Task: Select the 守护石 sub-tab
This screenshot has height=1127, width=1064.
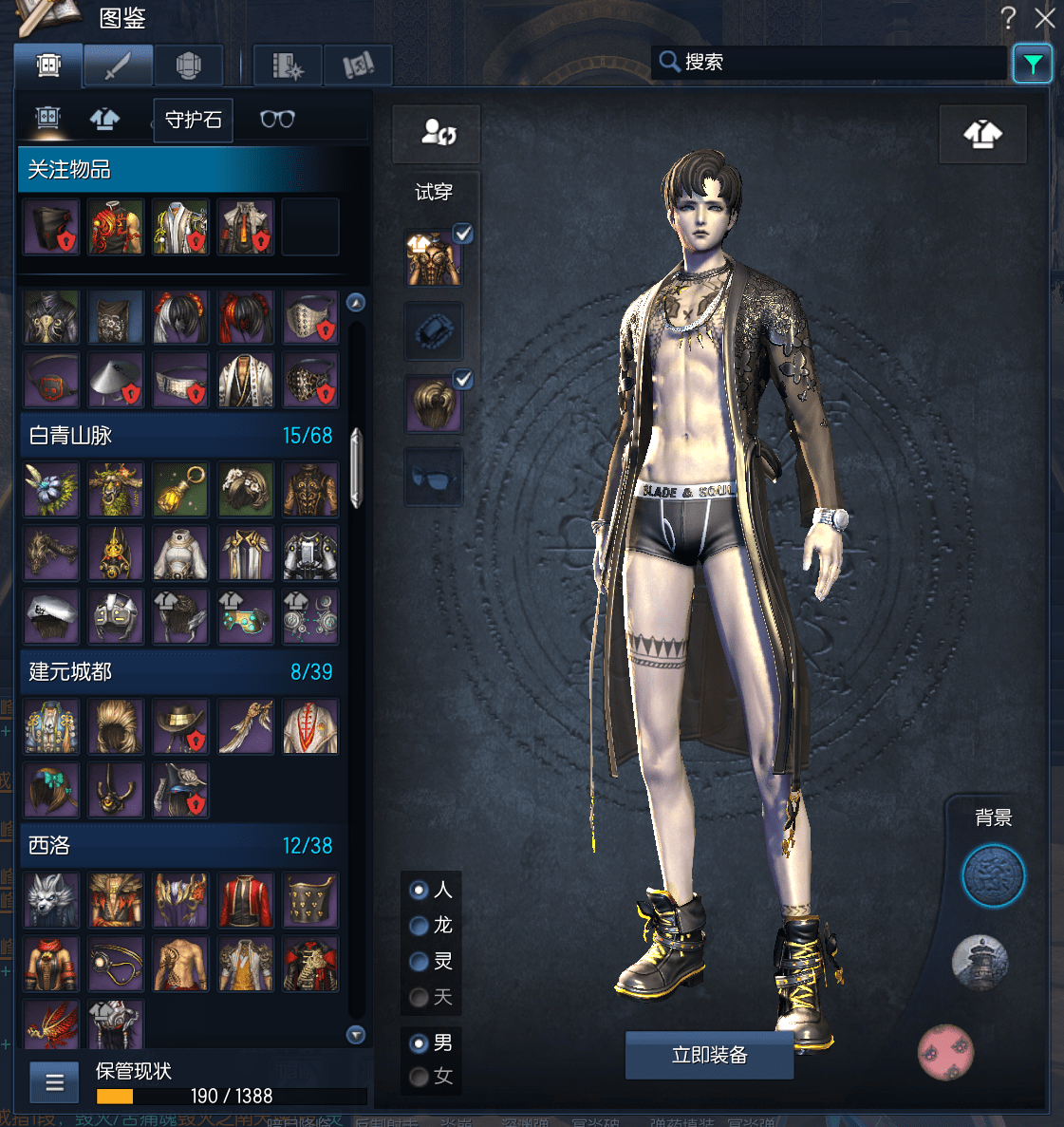Action: click(194, 120)
